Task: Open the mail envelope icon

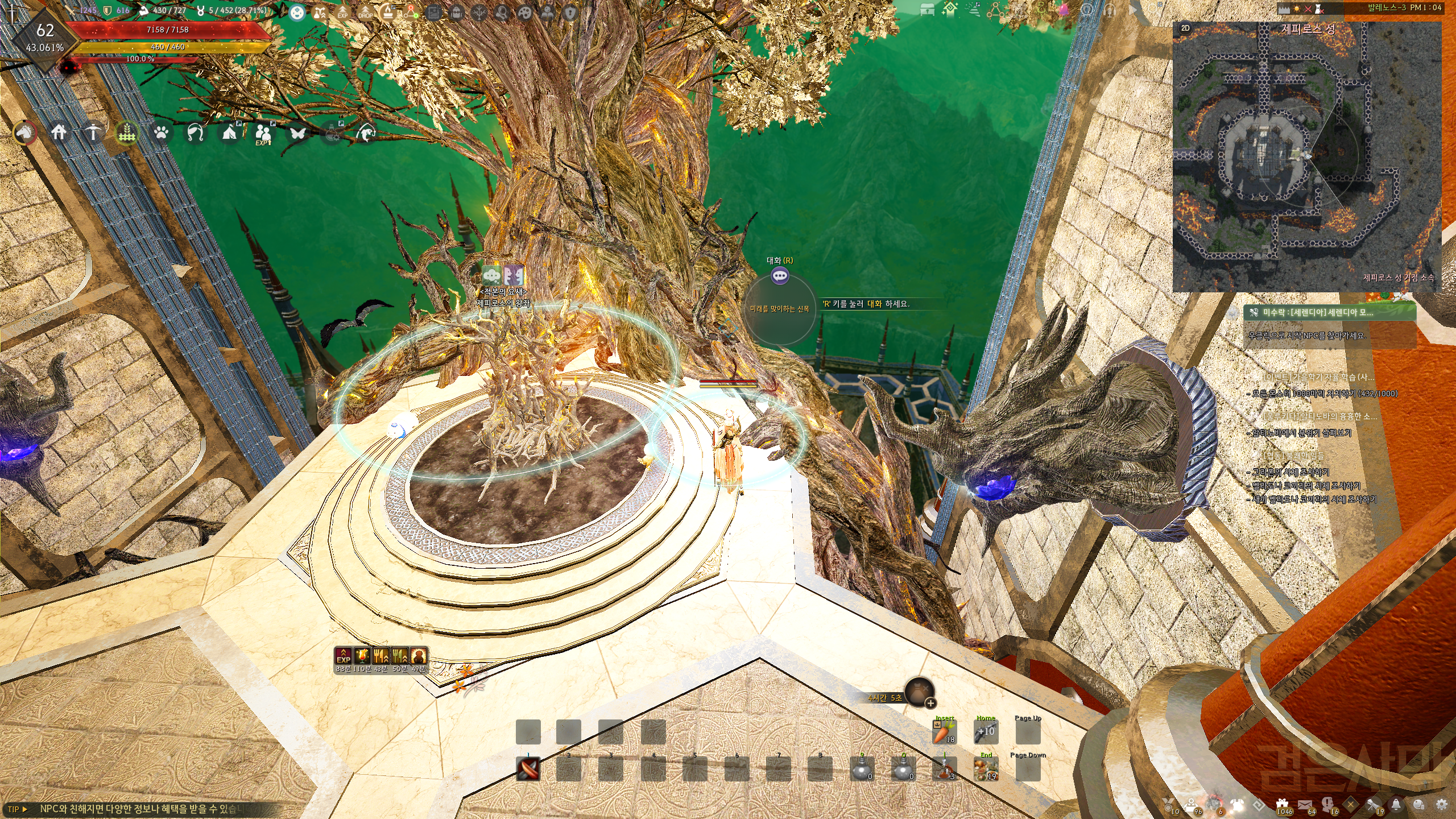Action: (x=1305, y=804)
